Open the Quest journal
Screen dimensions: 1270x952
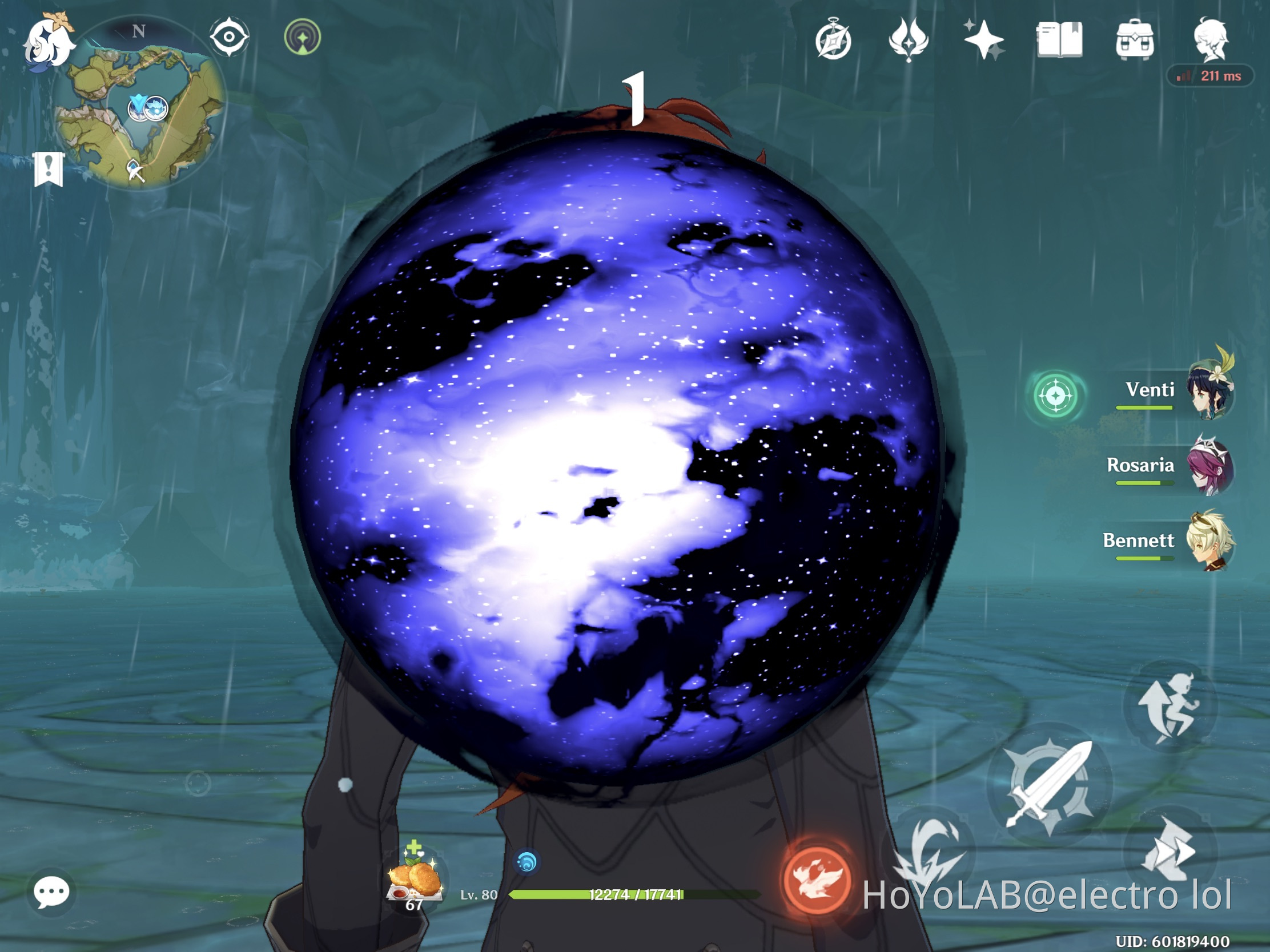click(x=1059, y=38)
